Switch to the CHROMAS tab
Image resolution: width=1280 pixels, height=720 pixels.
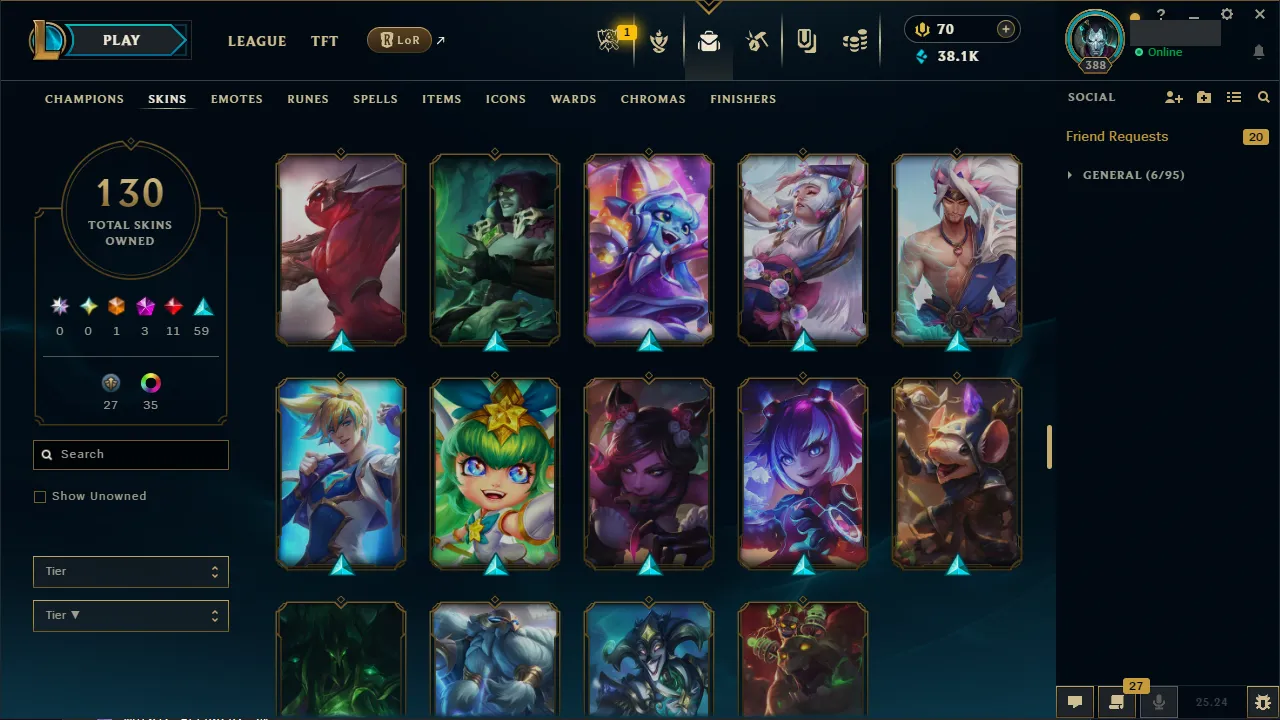(x=653, y=99)
